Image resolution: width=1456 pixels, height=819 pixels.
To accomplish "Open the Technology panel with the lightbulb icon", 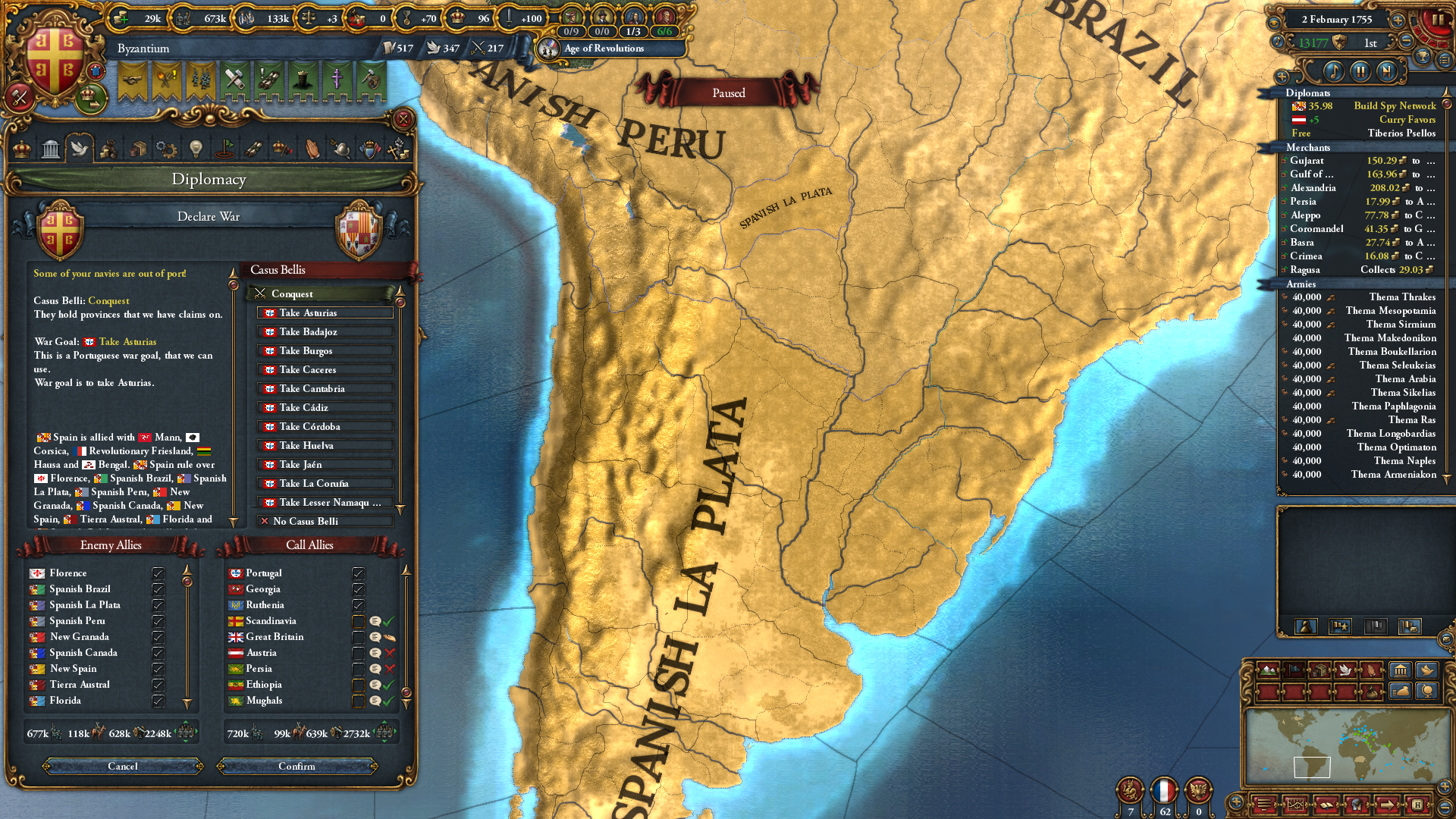I will click(x=196, y=149).
